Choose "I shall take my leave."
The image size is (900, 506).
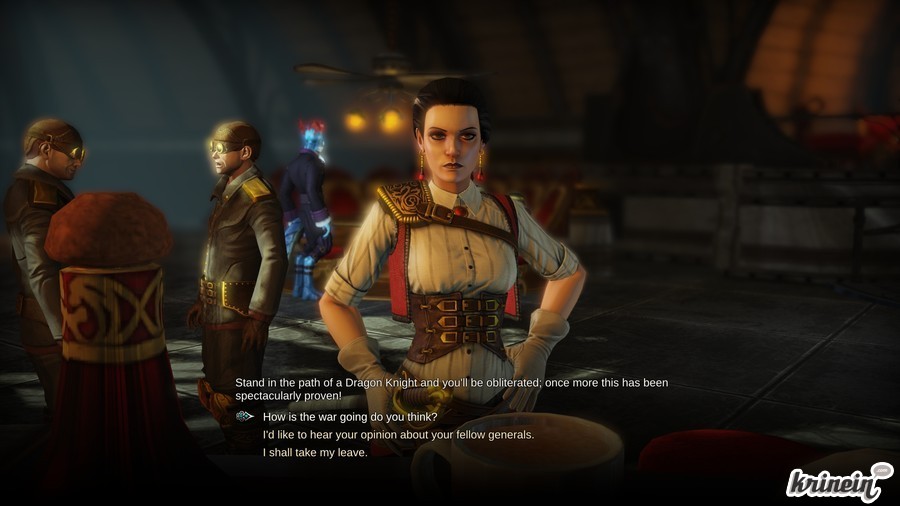pos(315,453)
